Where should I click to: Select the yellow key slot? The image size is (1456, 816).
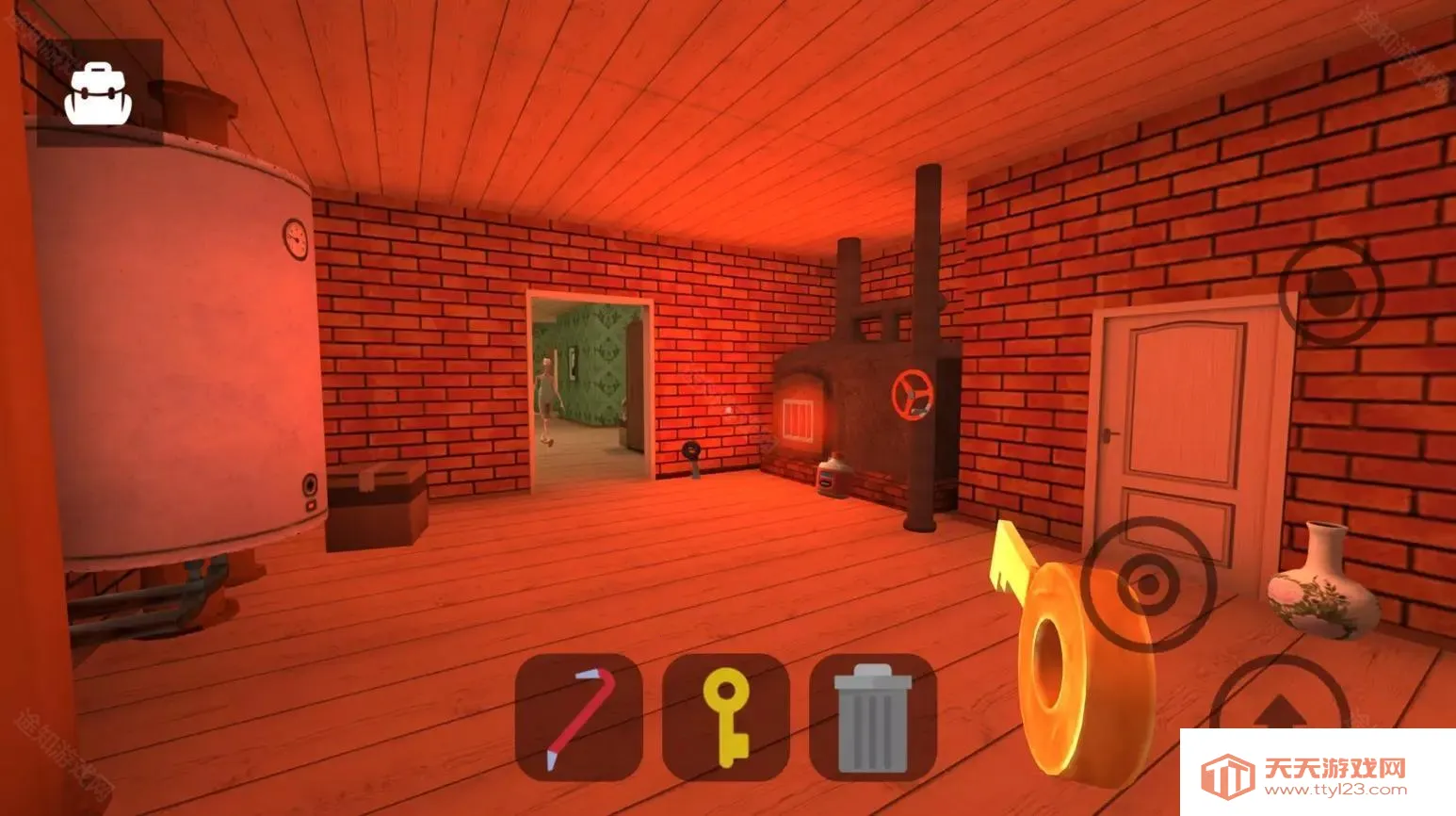(x=725, y=717)
